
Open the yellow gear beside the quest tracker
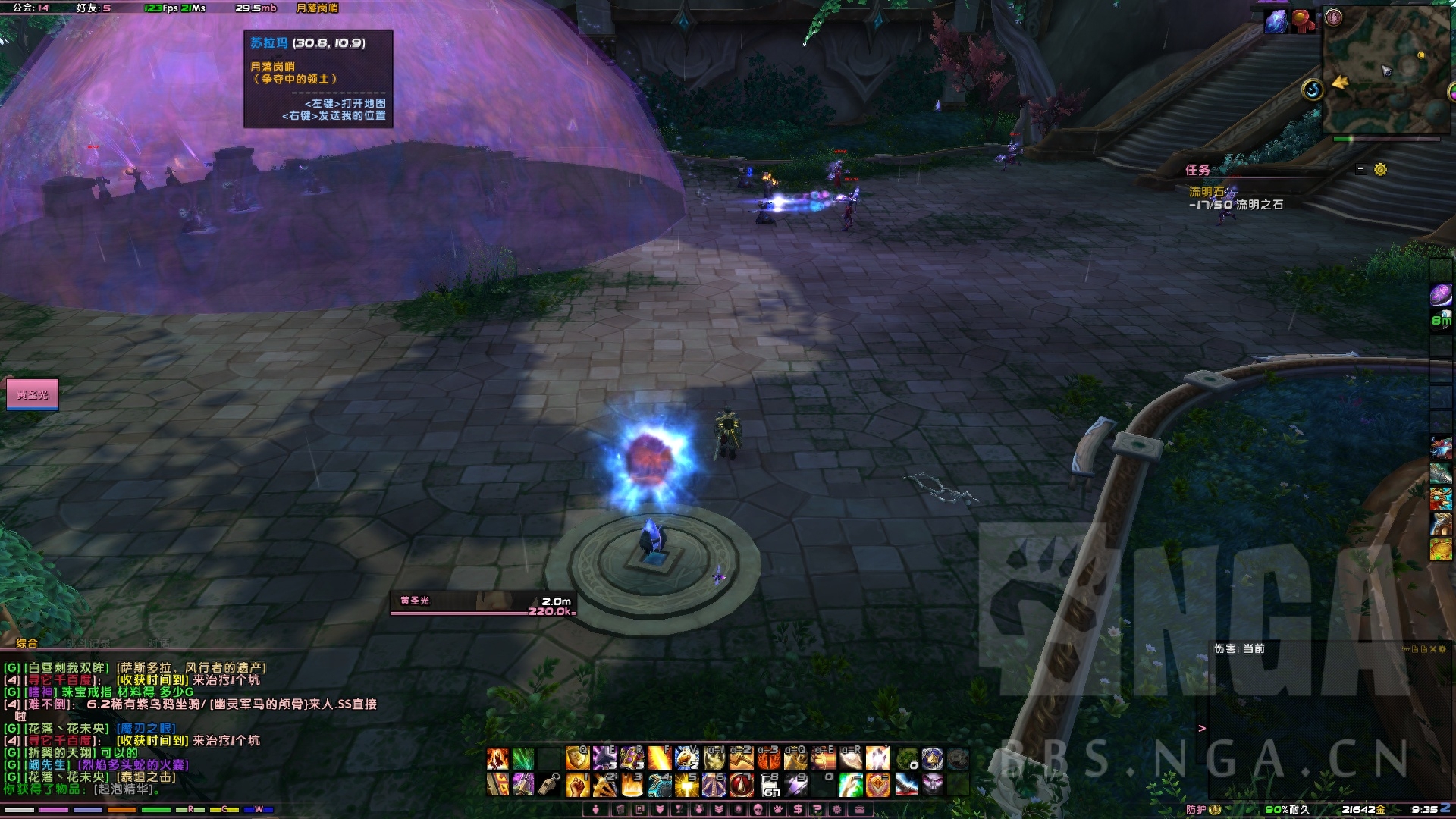coord(1380,169)
